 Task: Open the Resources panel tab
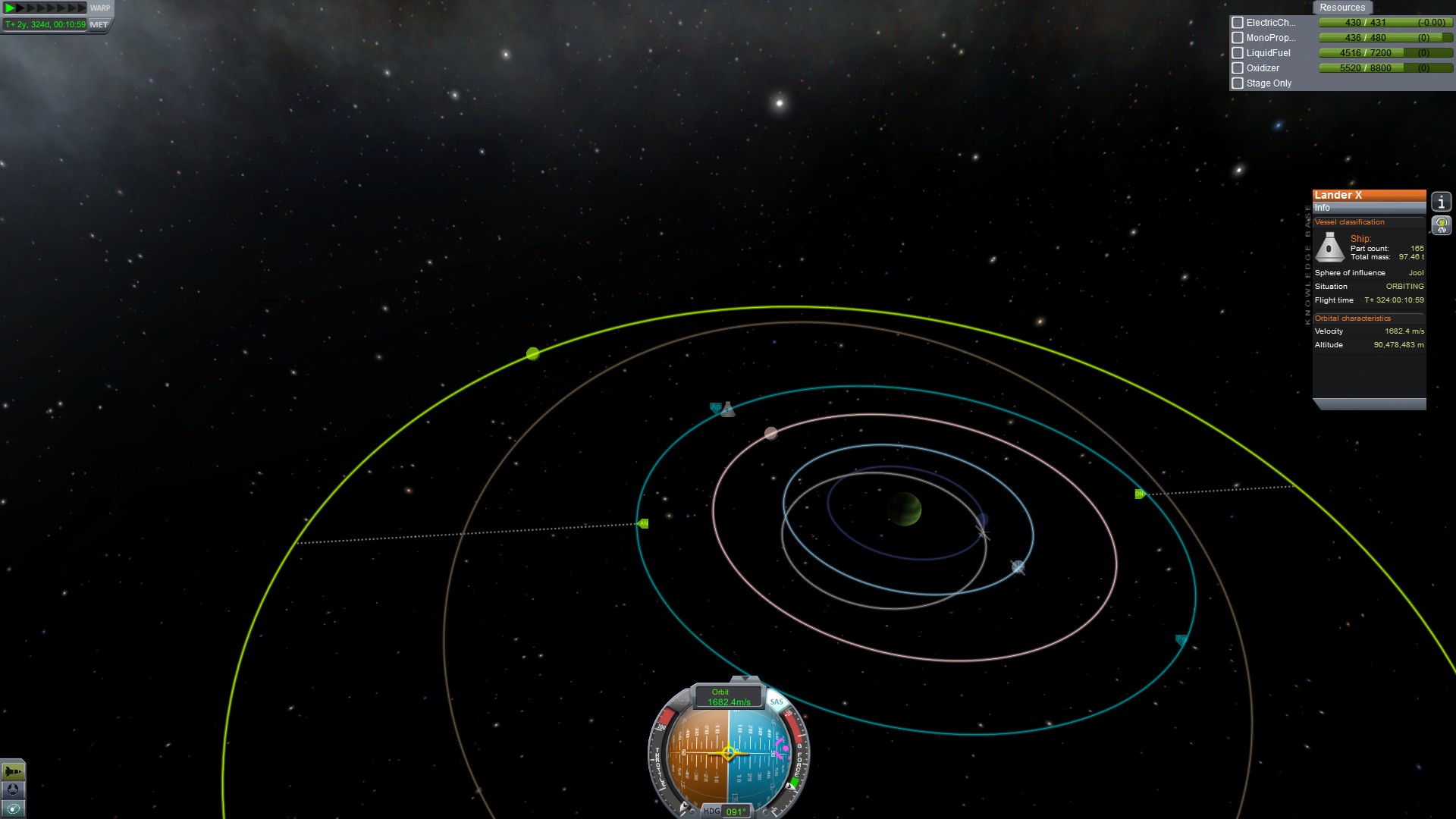click(x=1341, y=8)
